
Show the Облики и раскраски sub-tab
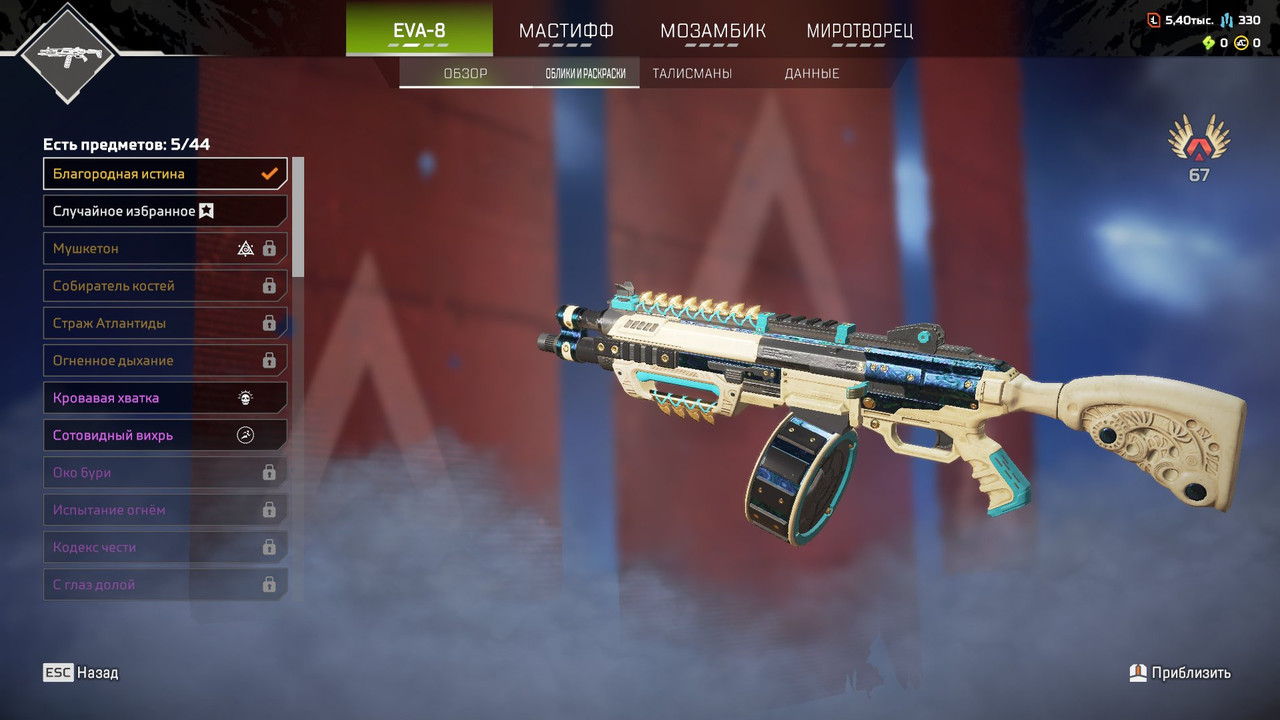click(x=586, y=73)
